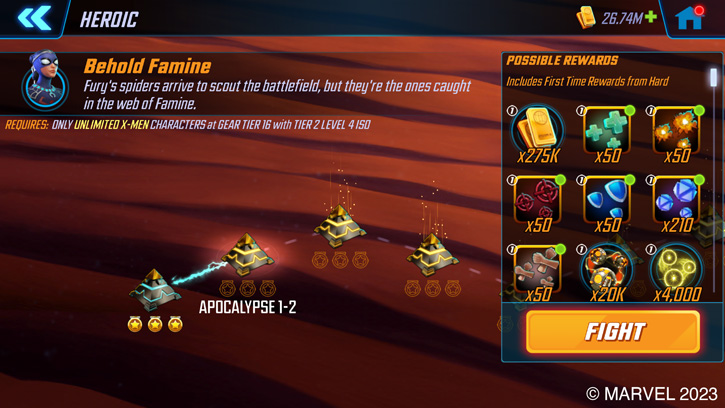Inspect the red targets x50 reward
Screen dimensions: 725x408
click(x=537, y=201)
